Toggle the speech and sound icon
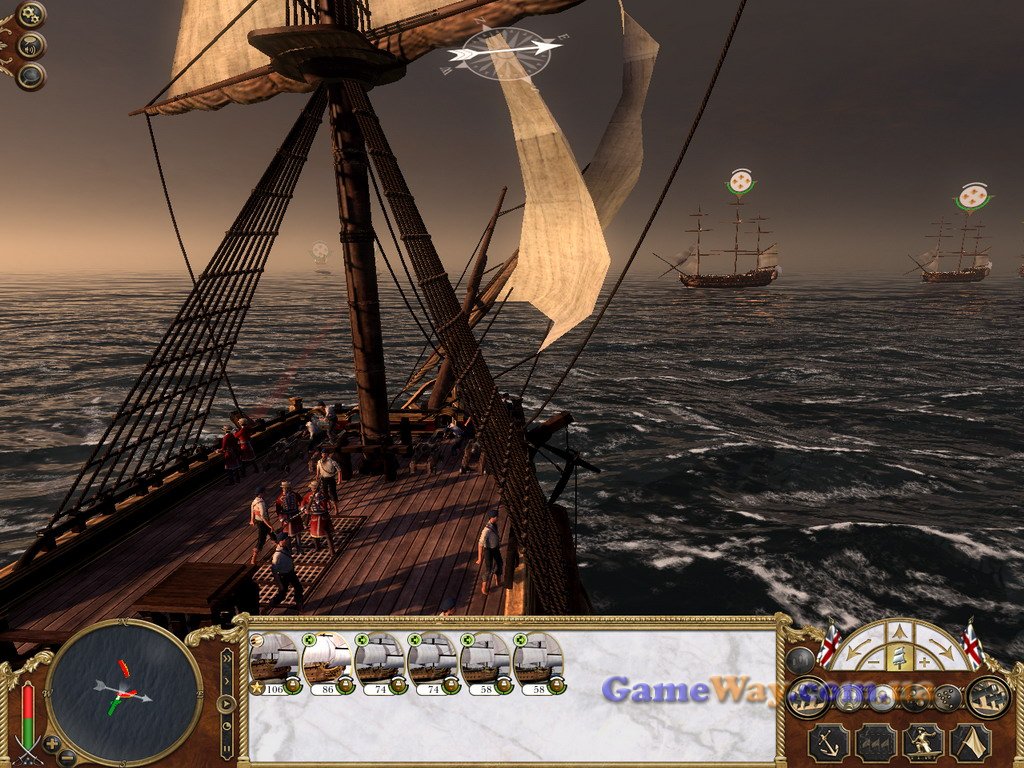This screenshot has width=1024, height=768. pyautogui.click(x=31, y=45)
